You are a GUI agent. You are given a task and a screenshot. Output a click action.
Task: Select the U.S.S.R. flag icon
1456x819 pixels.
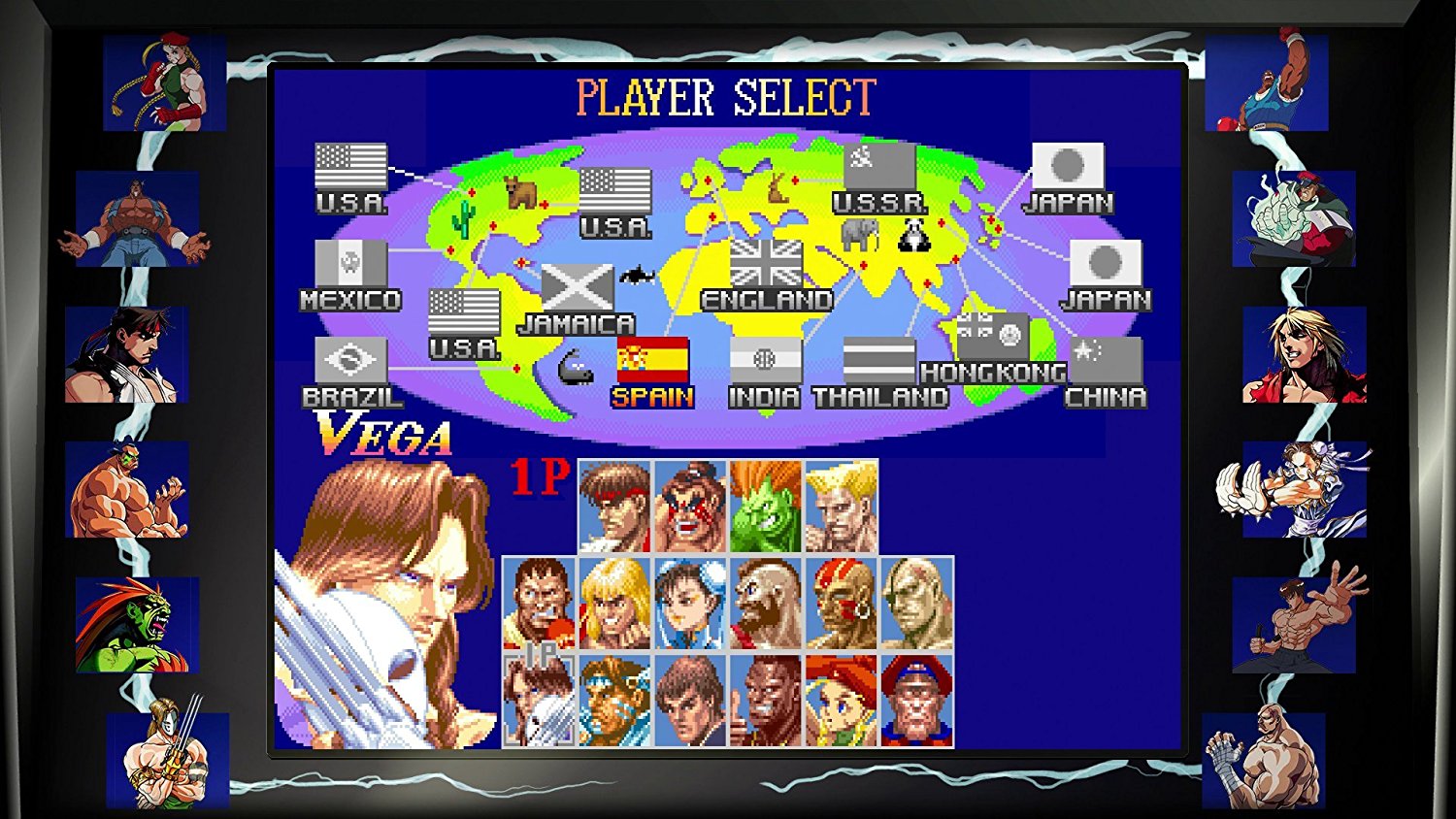point(878,167)
